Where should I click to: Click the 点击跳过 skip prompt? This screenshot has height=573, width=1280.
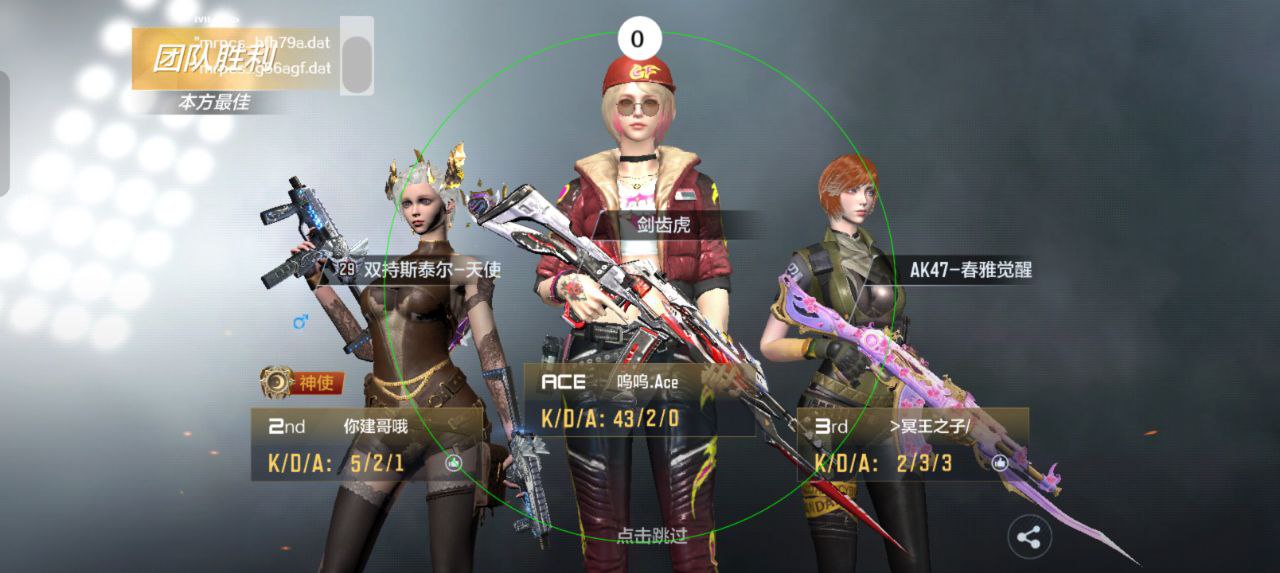point(651,535)
